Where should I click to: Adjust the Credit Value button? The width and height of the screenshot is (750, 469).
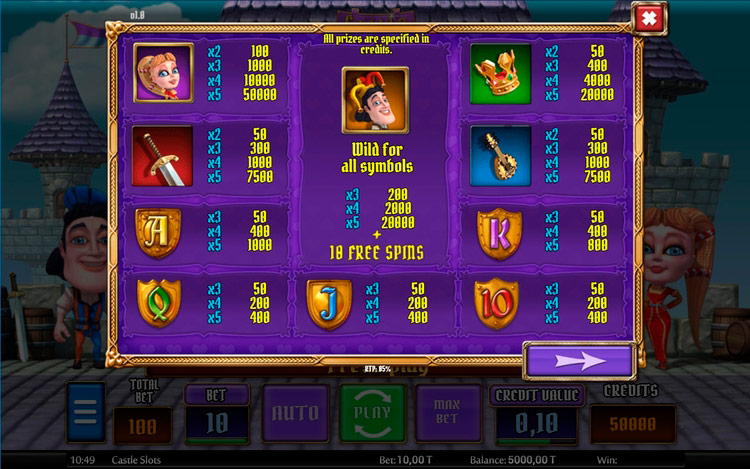535,421
